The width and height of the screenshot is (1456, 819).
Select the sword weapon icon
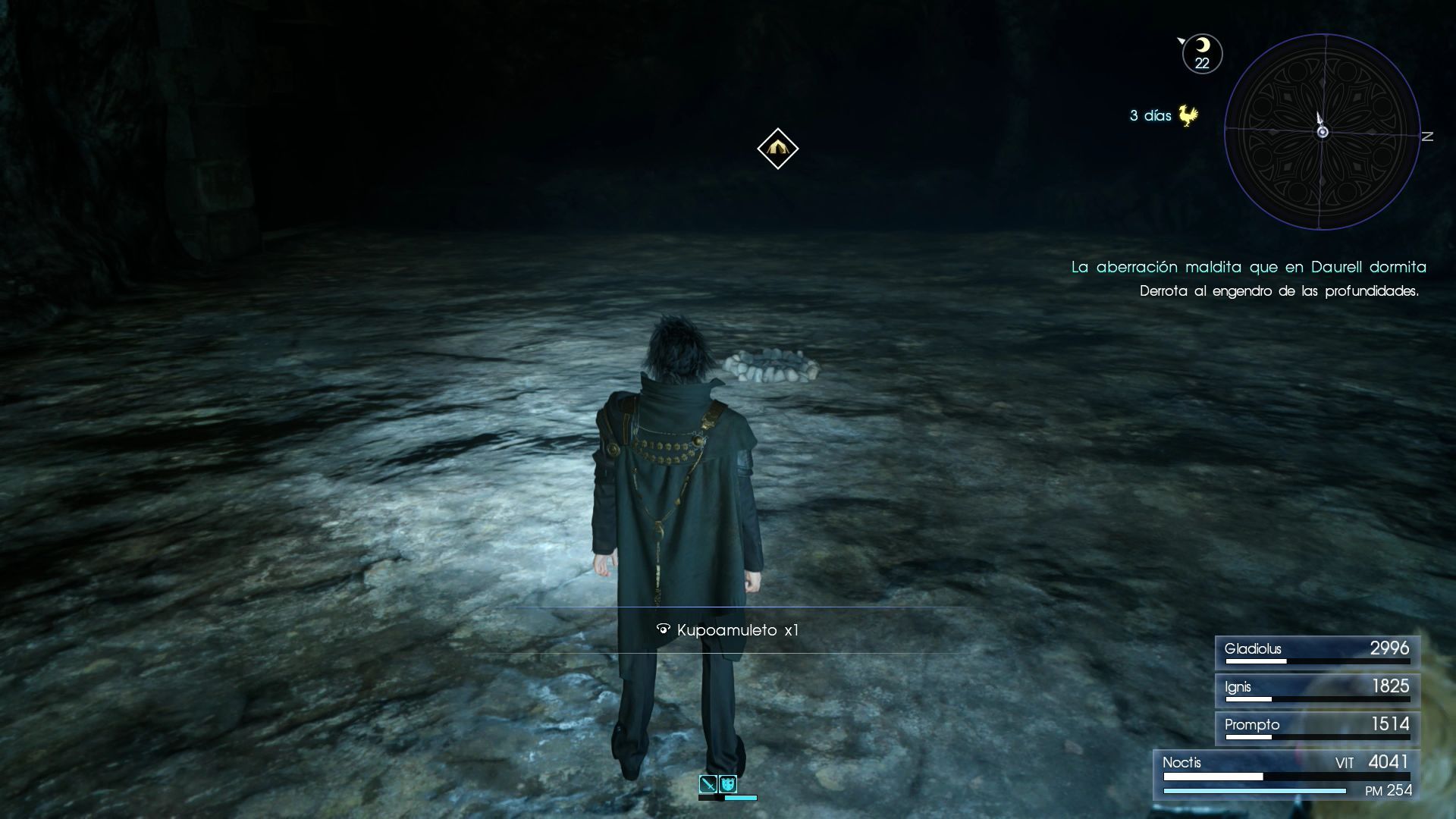pos(708,784)
